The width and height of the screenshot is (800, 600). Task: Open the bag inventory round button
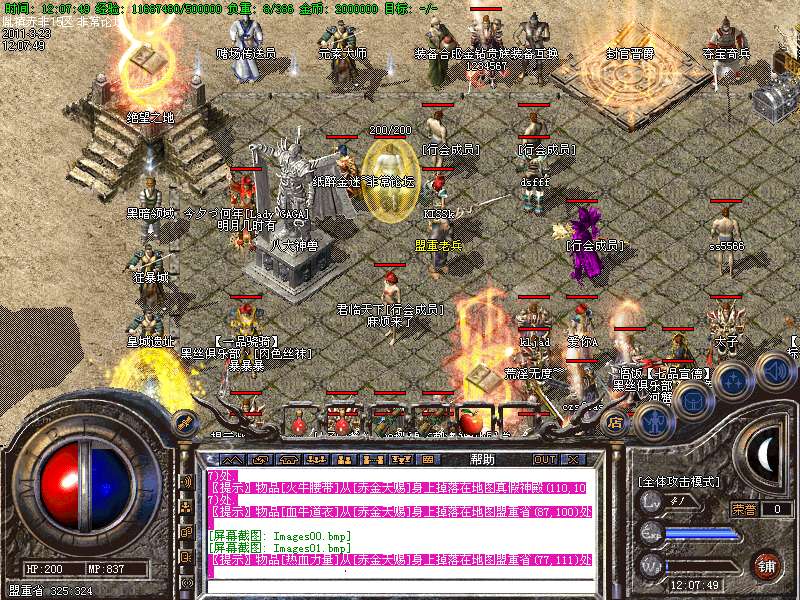[692, 399]
